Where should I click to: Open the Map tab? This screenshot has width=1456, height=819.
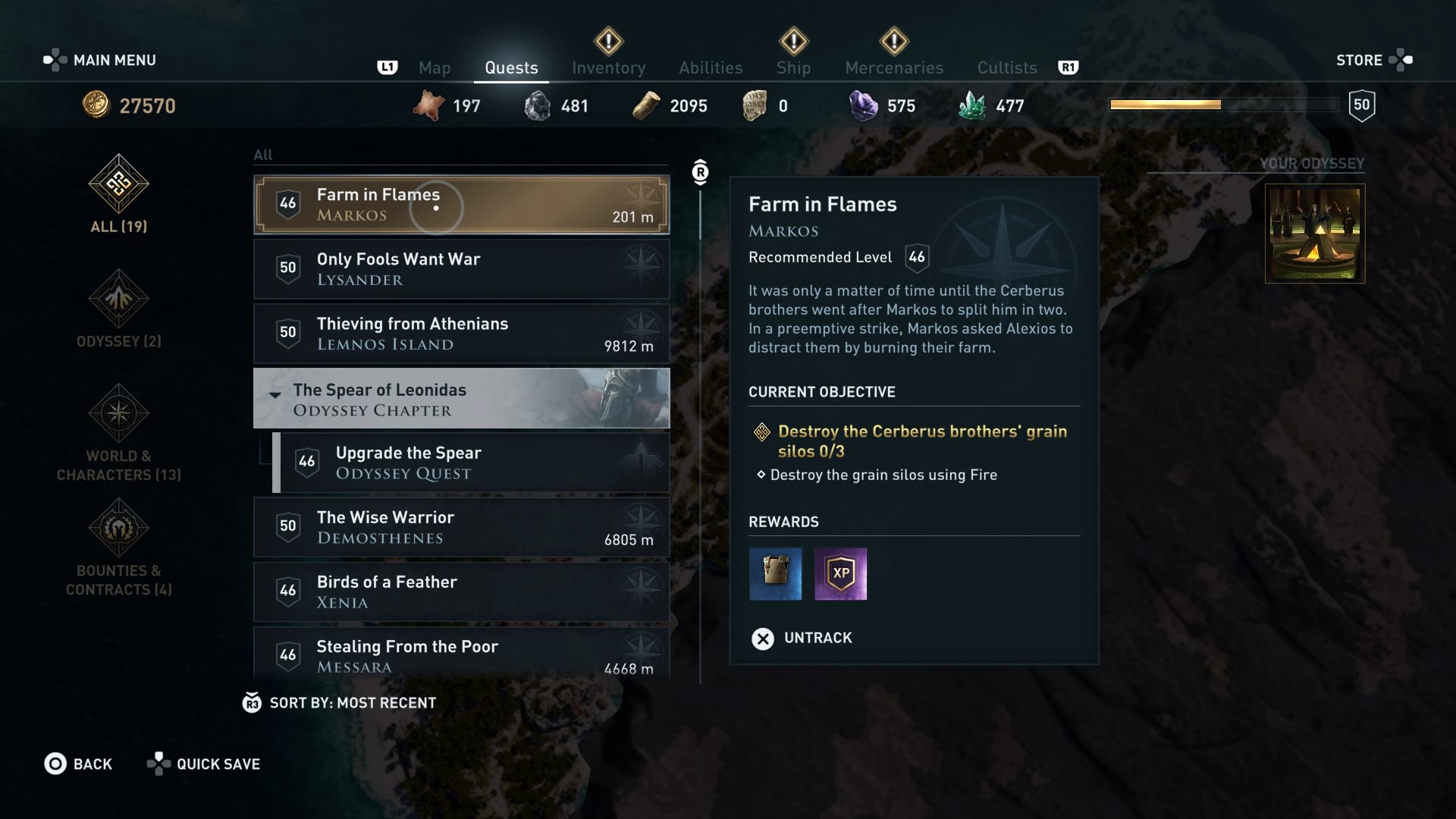click(x=435, y=67)
